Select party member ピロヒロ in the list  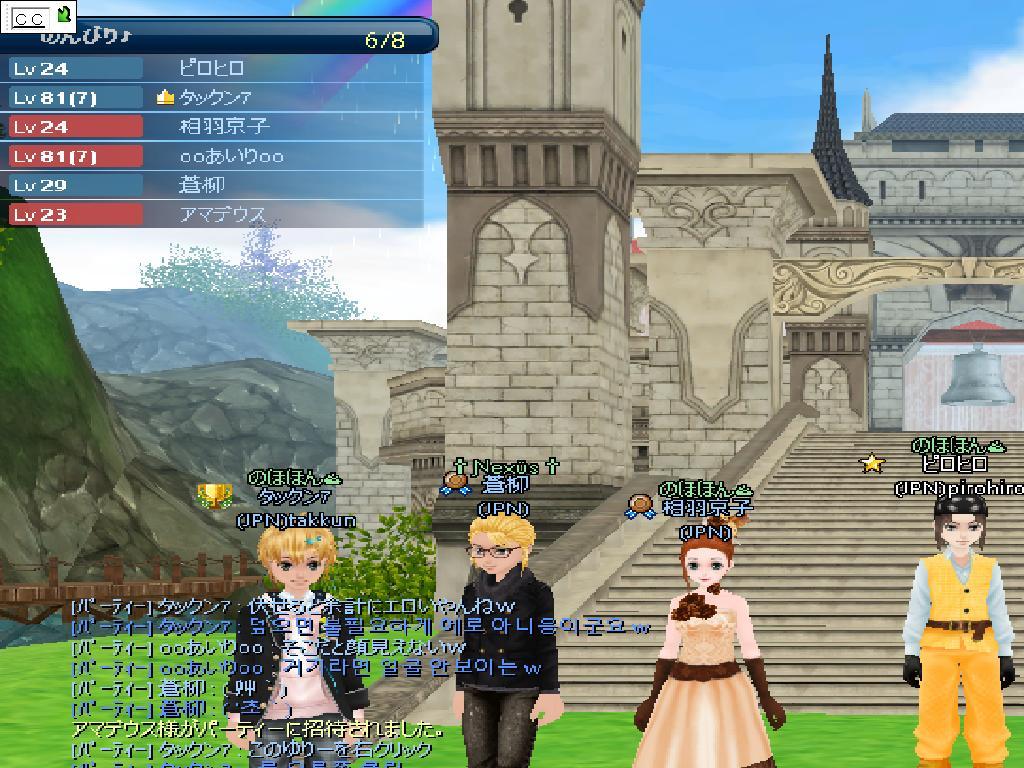coord(211,68)
